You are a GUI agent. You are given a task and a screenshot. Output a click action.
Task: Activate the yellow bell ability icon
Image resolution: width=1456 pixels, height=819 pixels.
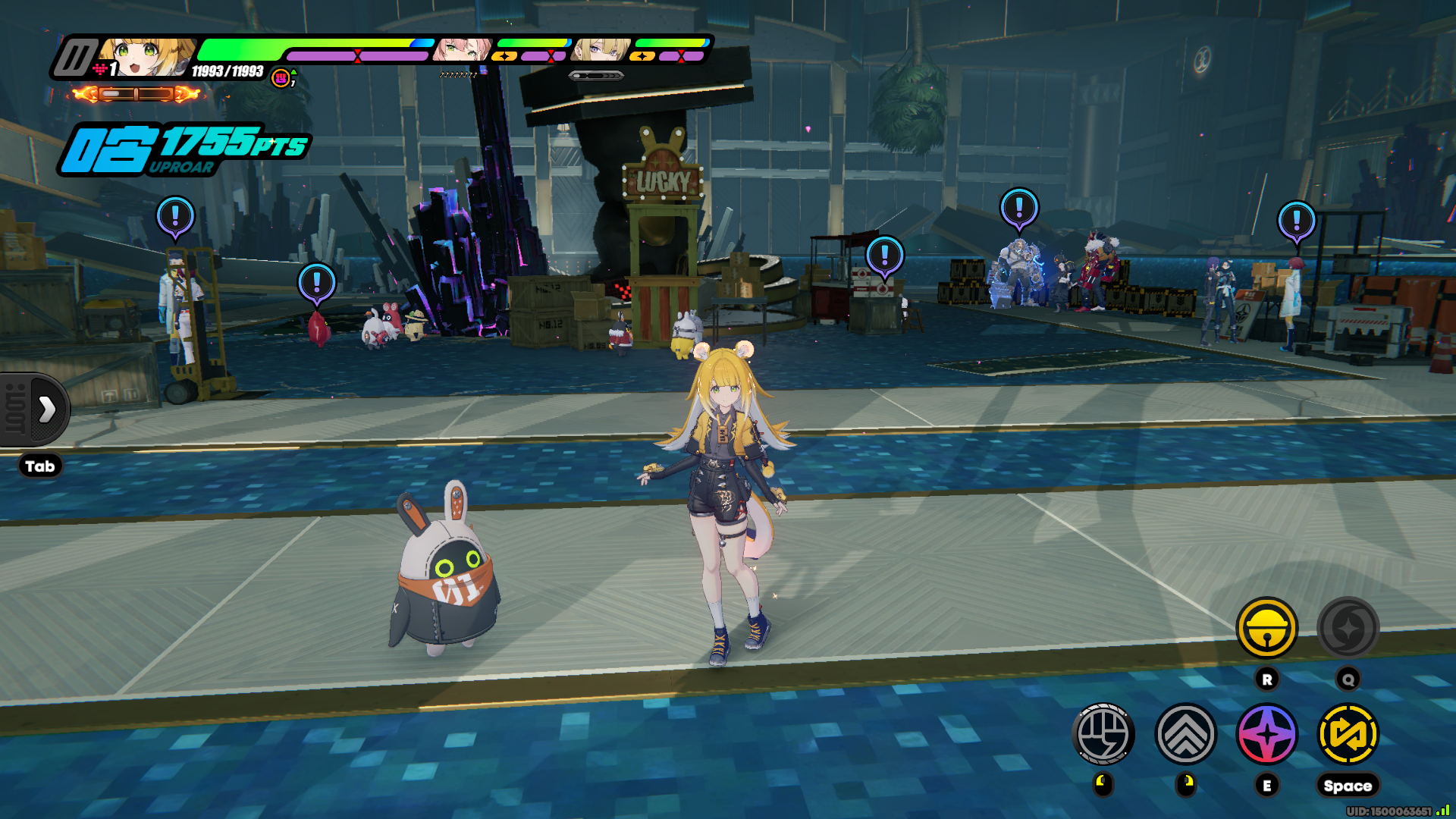click(x=1266, y=628)
